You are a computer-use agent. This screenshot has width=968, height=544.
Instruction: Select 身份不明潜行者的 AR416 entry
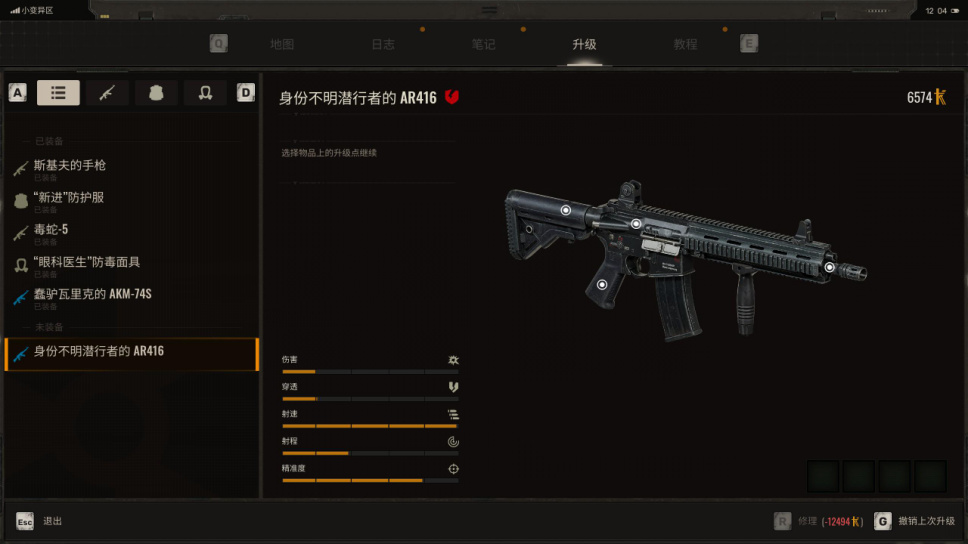(99, 352)
